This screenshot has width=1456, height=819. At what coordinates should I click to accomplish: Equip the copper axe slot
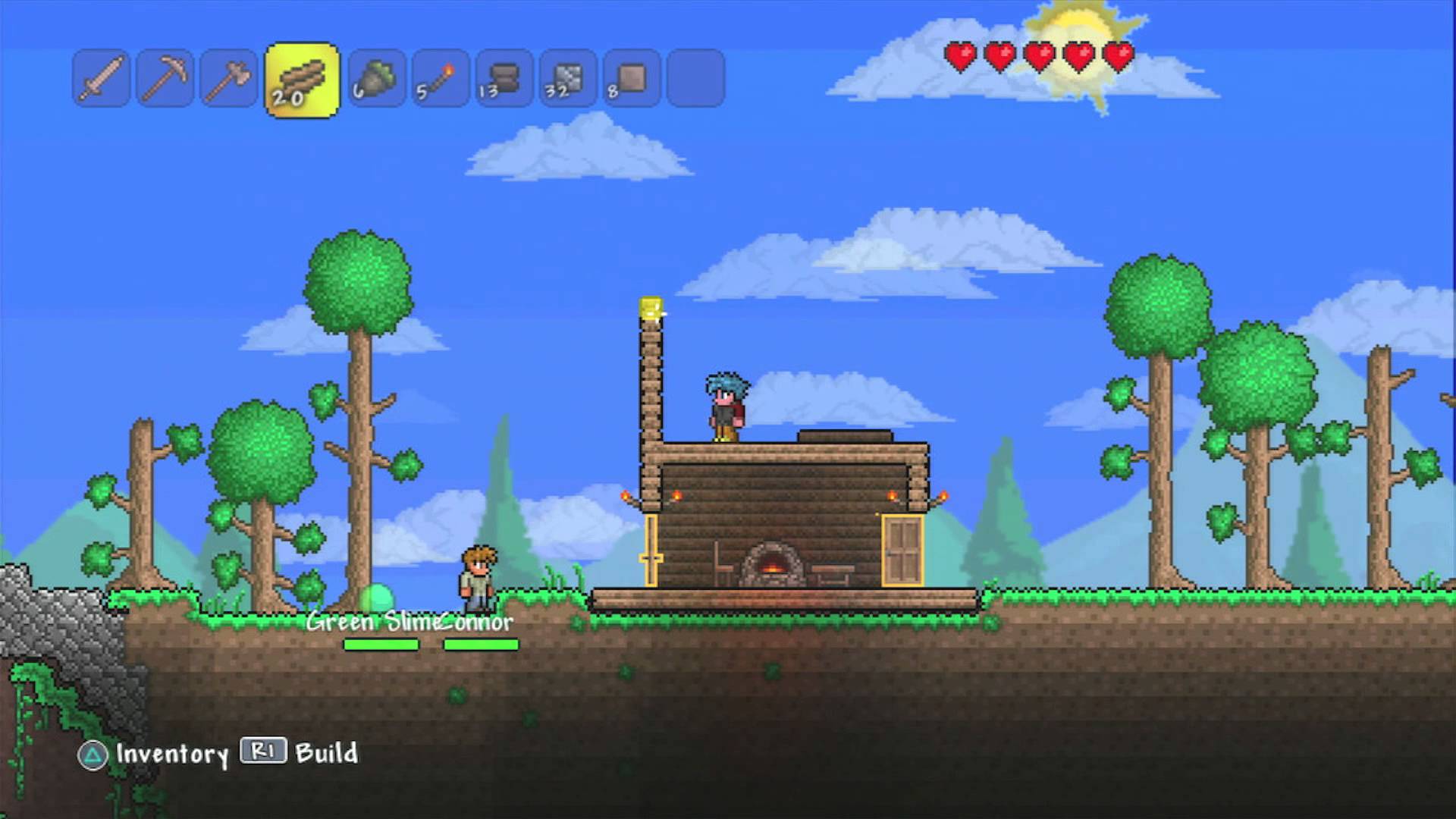[x=228, y=78]
